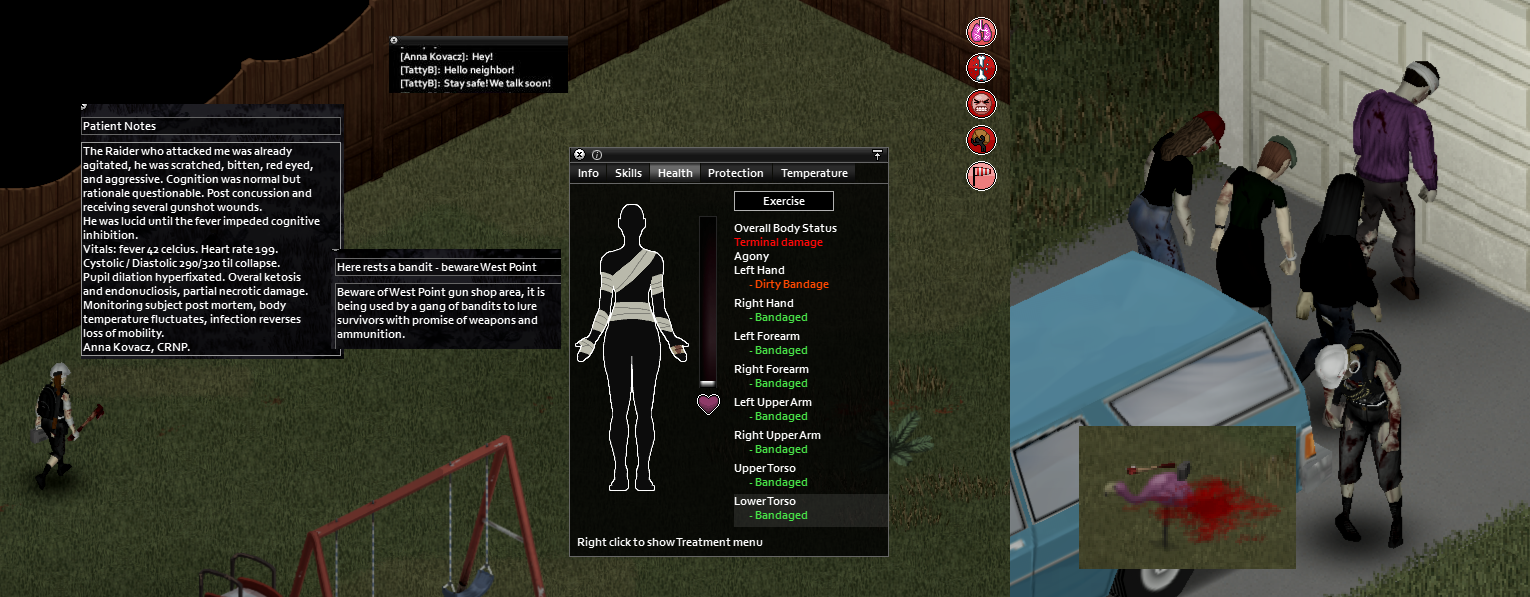Open the Skills tab

tap(628, 173)
